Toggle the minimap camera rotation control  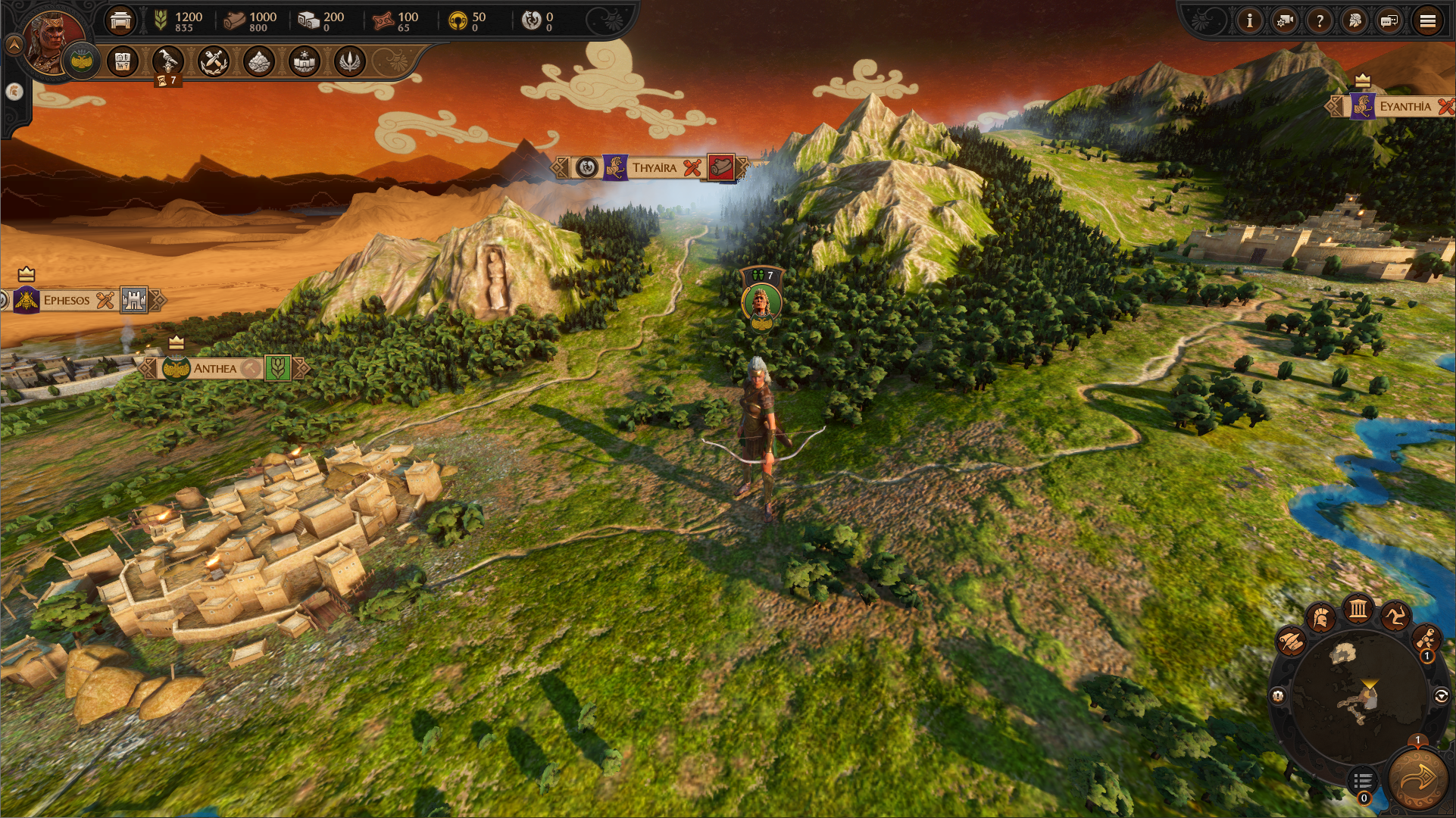pyautogui.click(x=1442, y=695)
